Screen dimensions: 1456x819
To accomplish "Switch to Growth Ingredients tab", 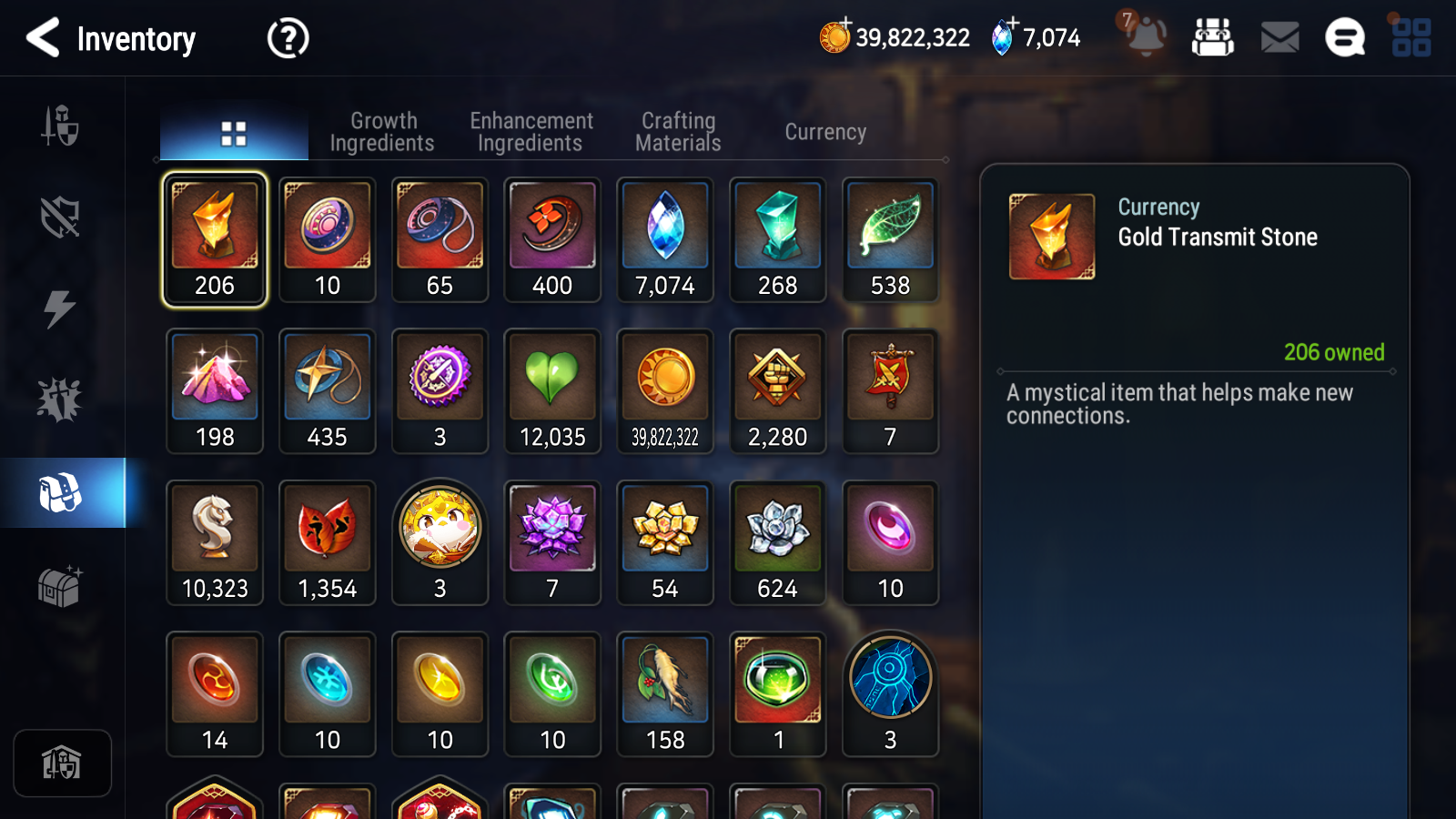I will [x=382, y=133].
